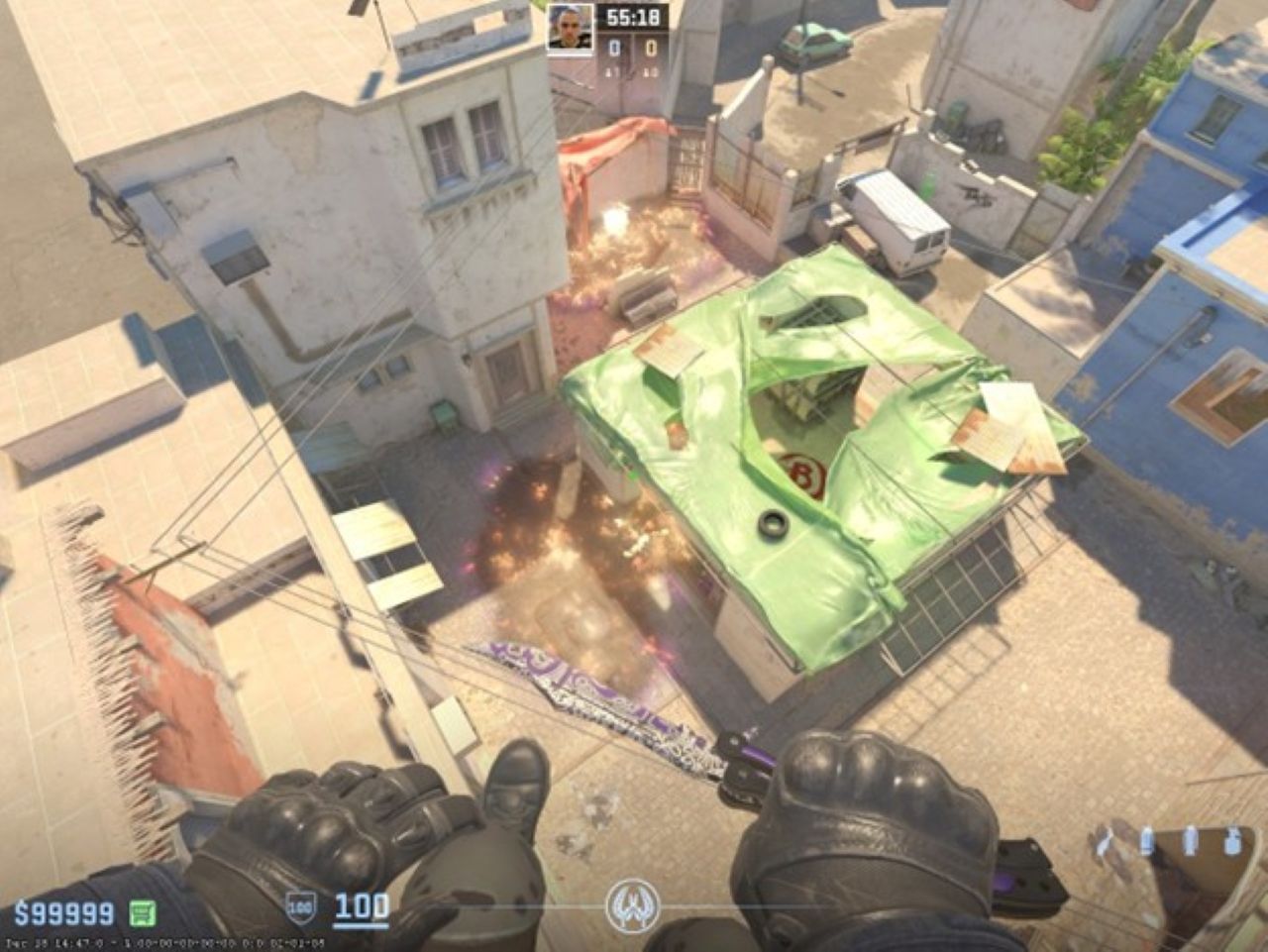Screen dimensions: 1268x952
Task: Open the green buy cart icon
Action: [x=143, y=912]
